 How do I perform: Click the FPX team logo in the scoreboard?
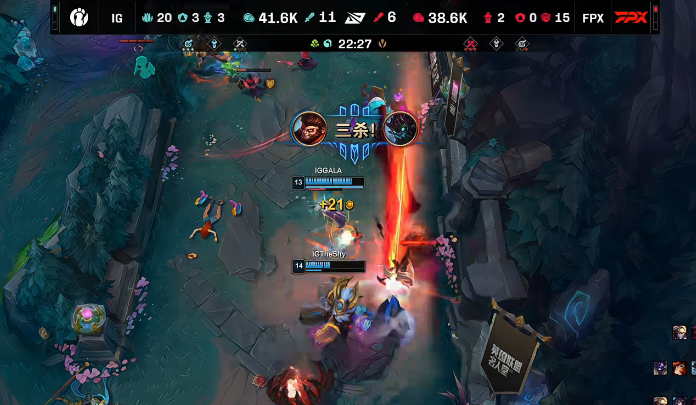click(x=630, y=17)
